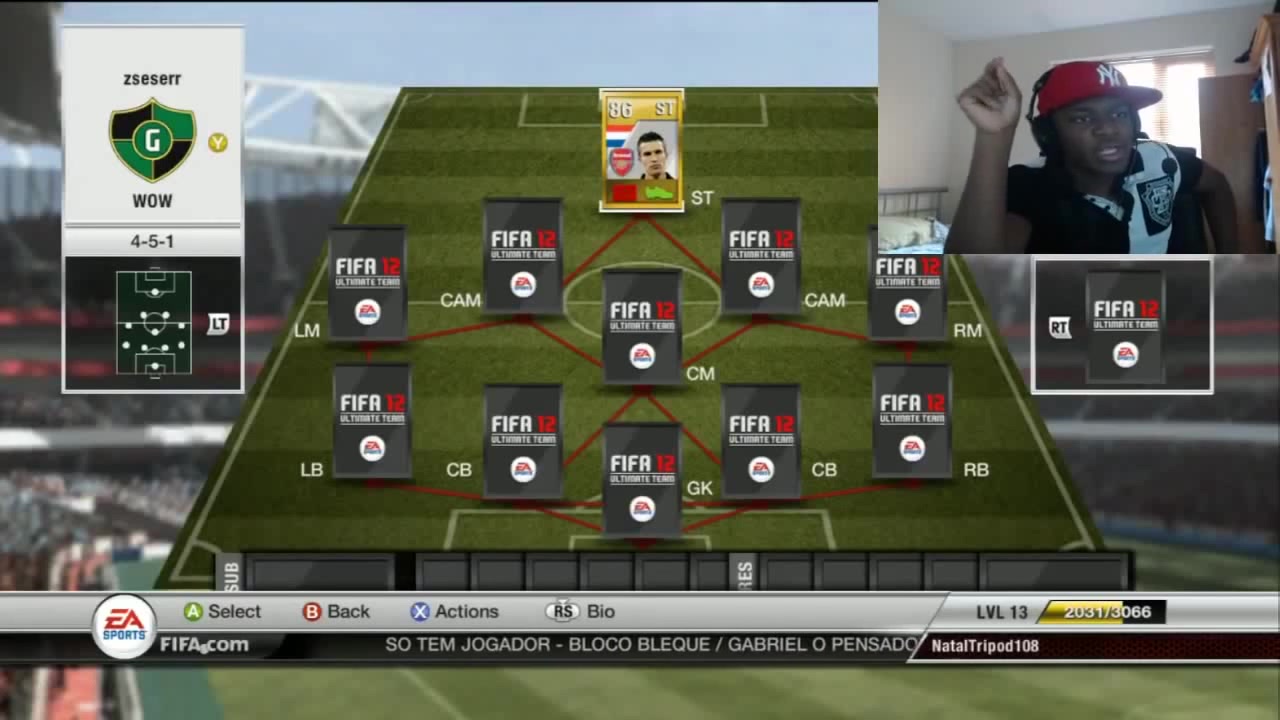The height and width of the screenshot is (720, 1280).
Task: Choose the left CAM card slot
Action: point(522,257)
